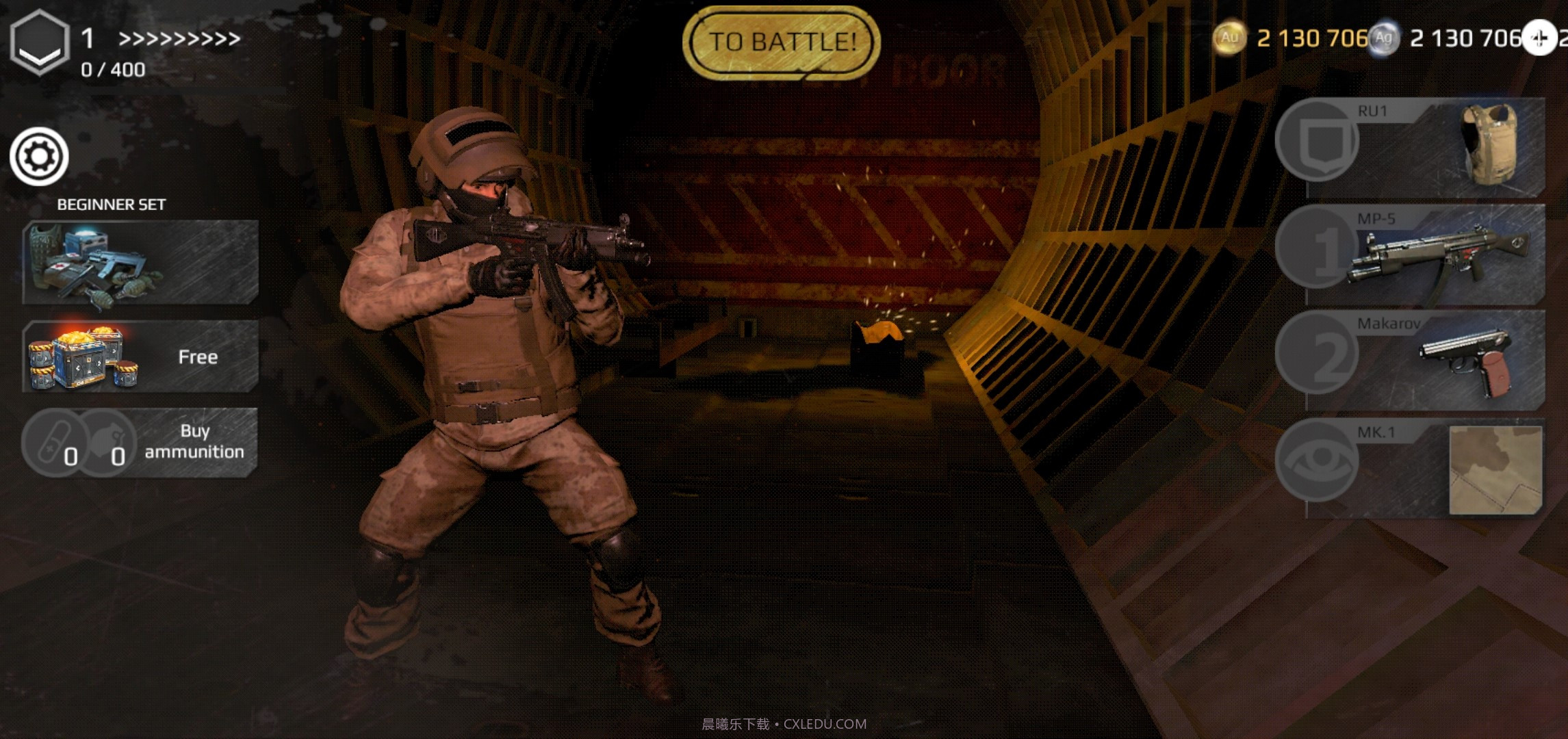The image size is (1568, 739).
Task: View the player rank badge
Action: (40, 42)
